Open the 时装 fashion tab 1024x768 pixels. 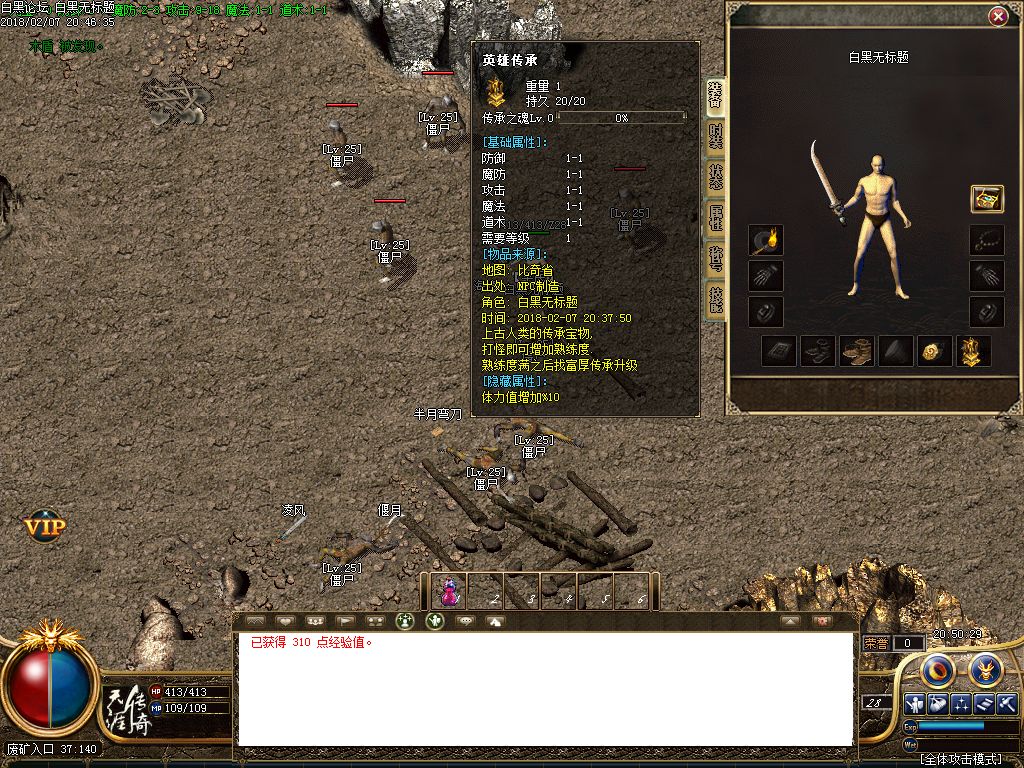pyautogui.click(x=715, y=136)
